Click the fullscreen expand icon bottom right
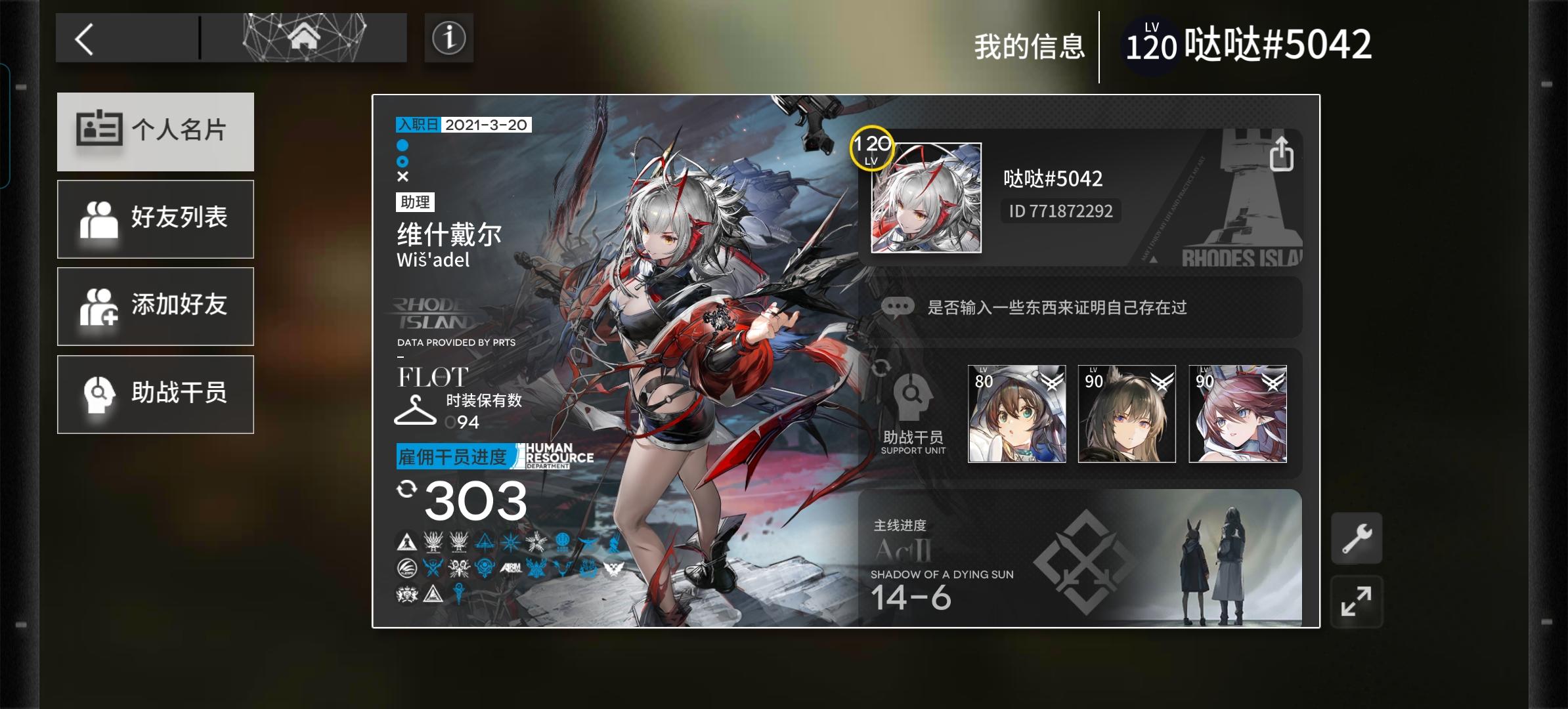 pyautogui.click(x=1355, y=601)
